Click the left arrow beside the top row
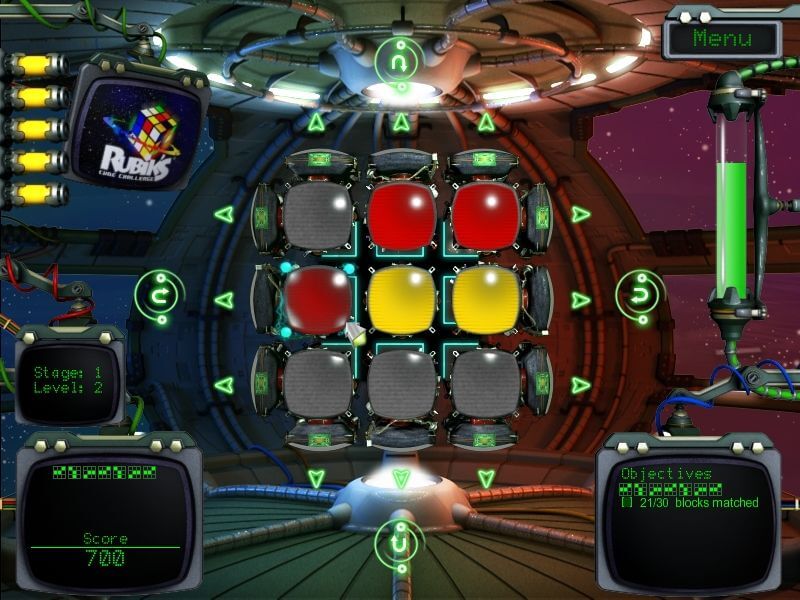 (223, 214)
